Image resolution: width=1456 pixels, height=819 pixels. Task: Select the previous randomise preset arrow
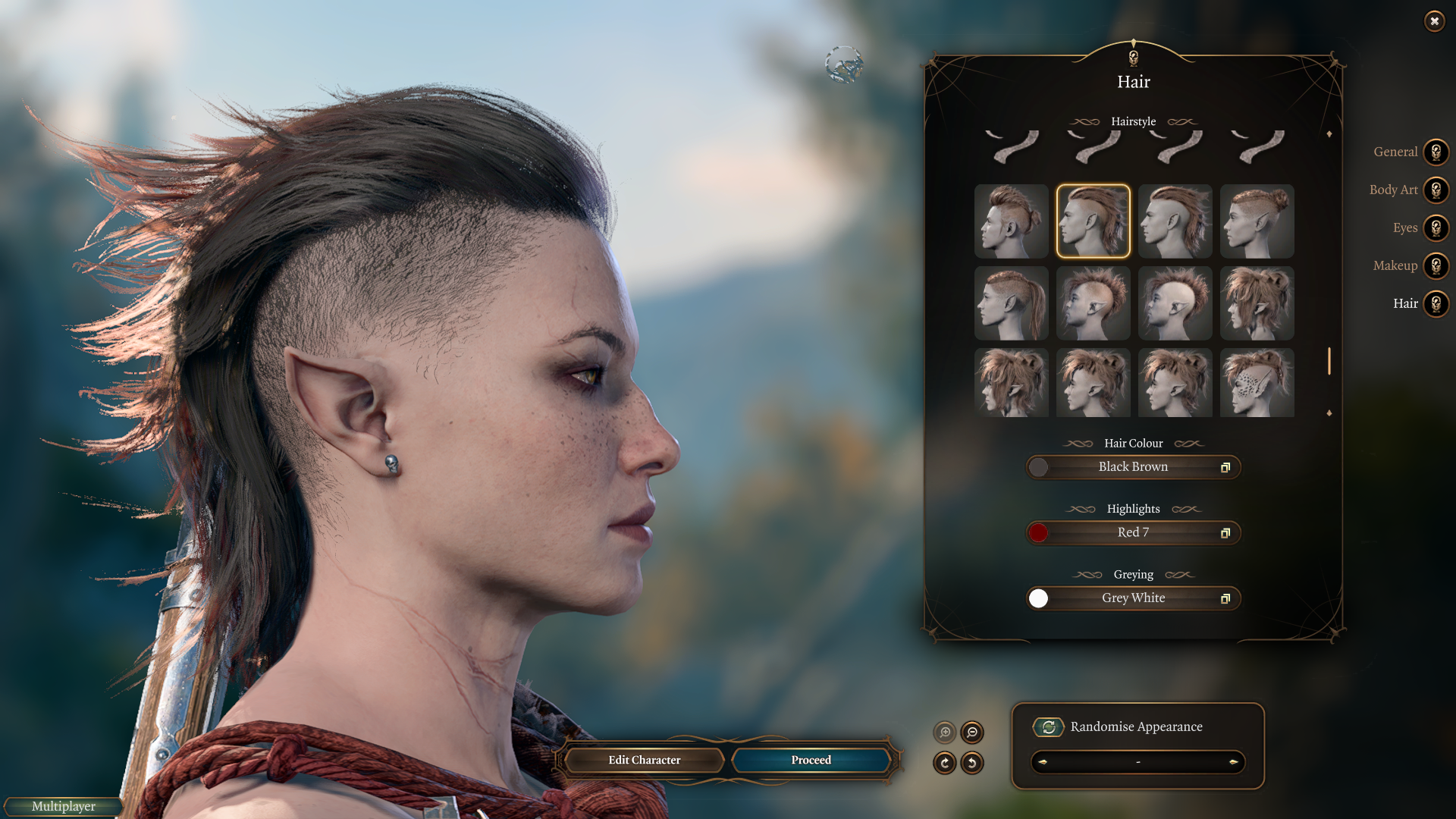(x=1043, y=762)
